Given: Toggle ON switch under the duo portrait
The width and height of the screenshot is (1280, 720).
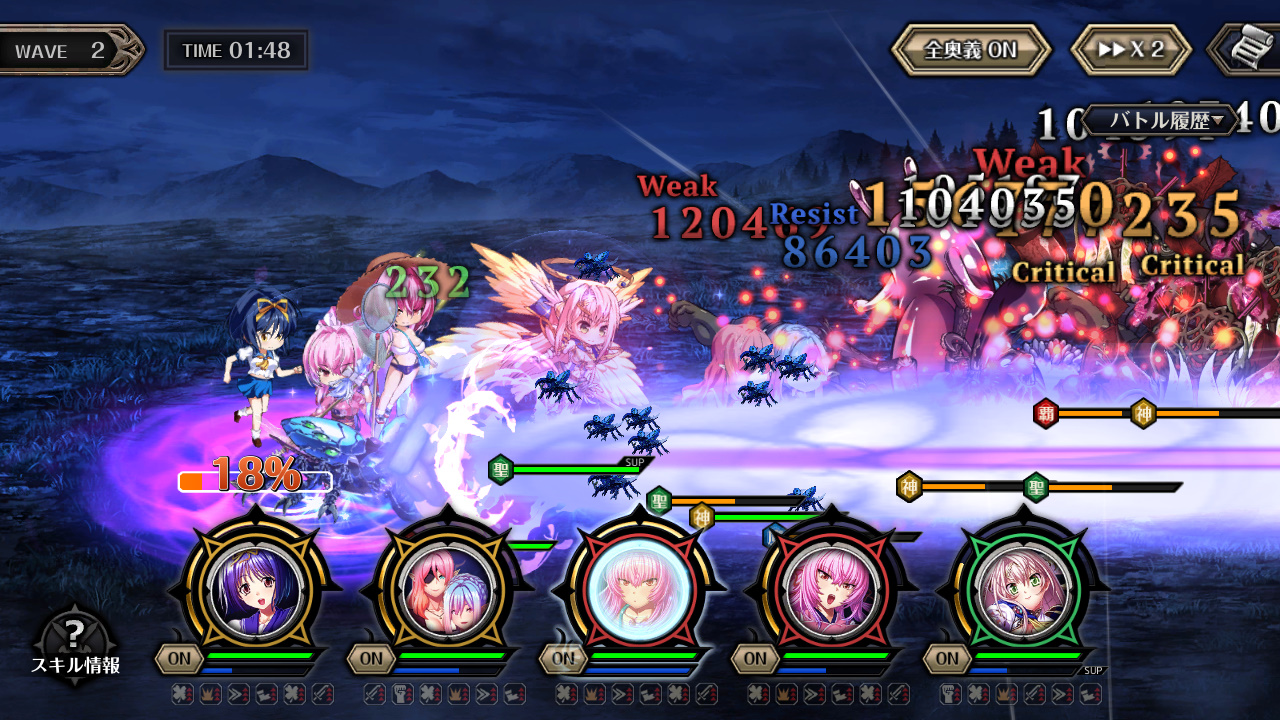Looking at the screenshot, I should coord(372,658).
